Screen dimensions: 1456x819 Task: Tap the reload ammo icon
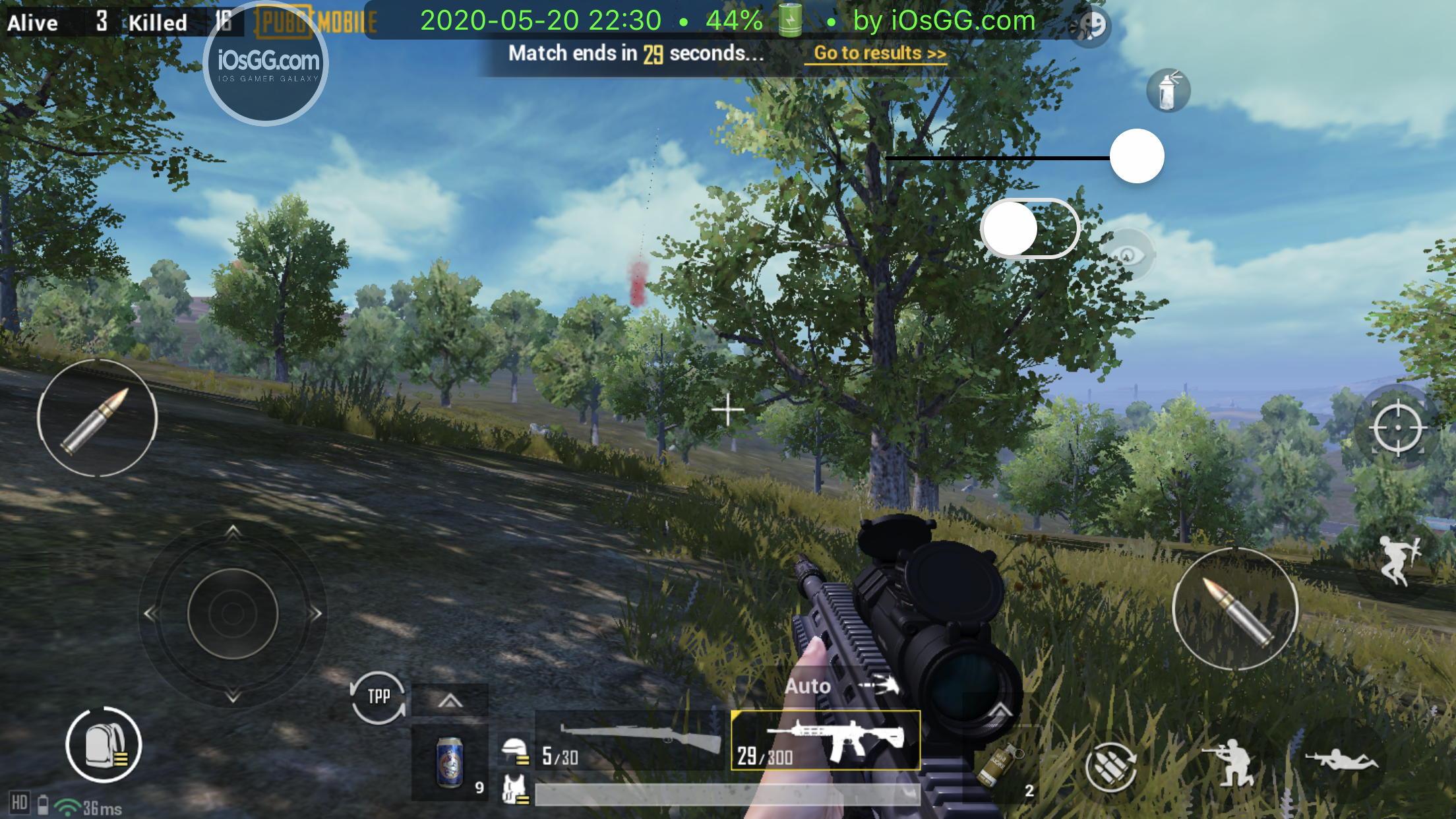point(1110,766)
